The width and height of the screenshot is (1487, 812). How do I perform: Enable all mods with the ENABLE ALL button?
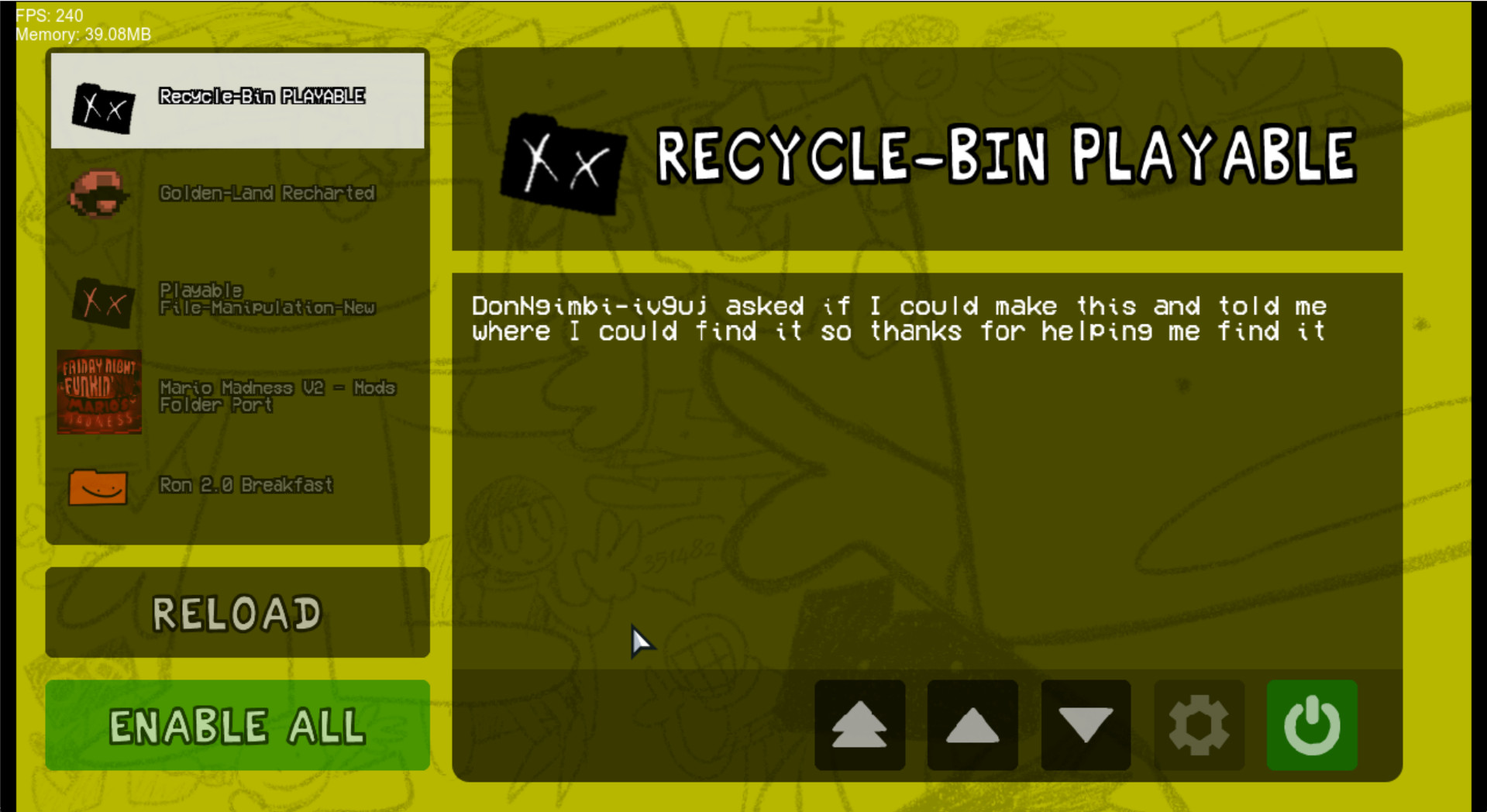point(236,724)
